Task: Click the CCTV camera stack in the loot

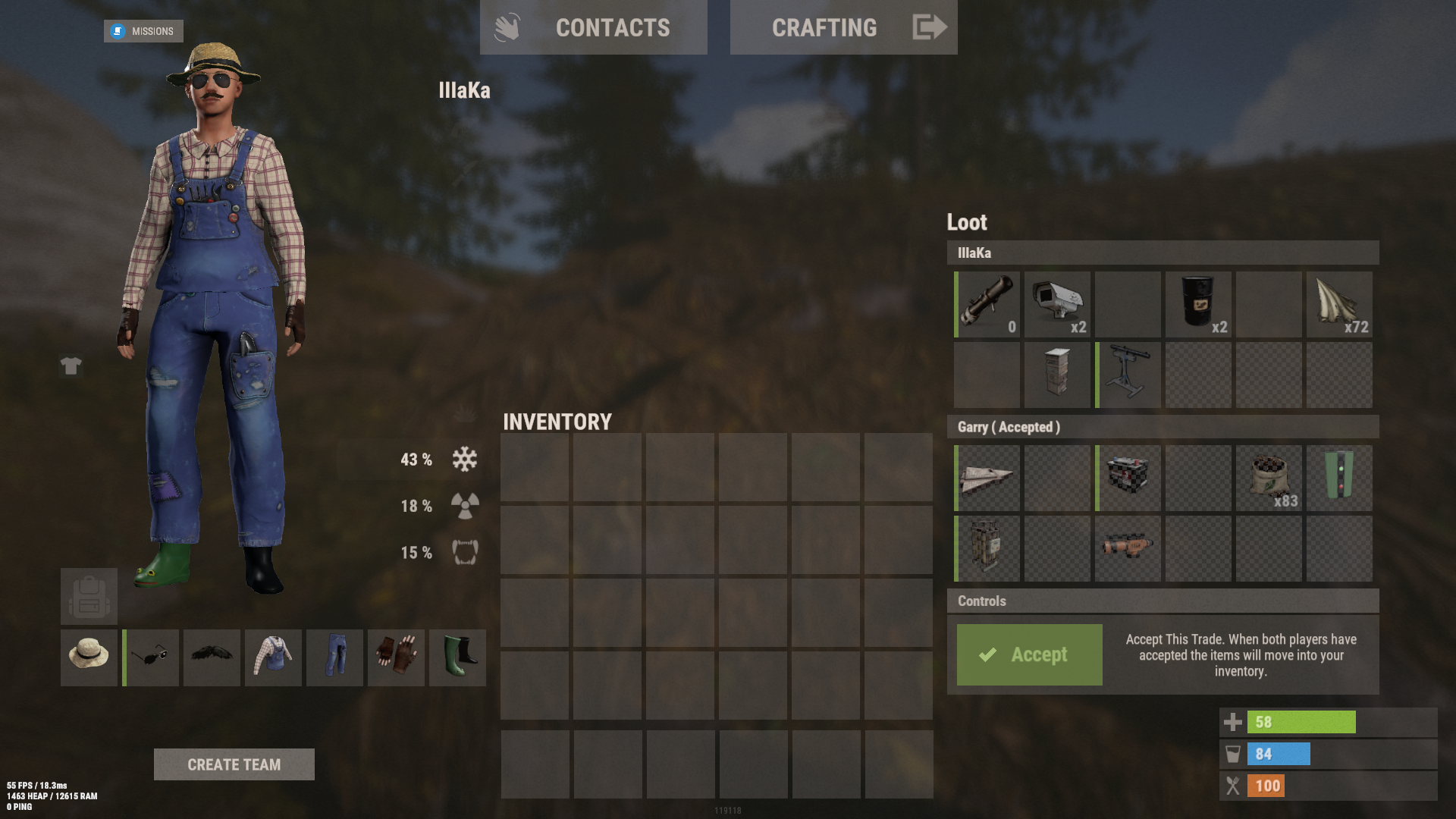Action: click(1057, 303)
